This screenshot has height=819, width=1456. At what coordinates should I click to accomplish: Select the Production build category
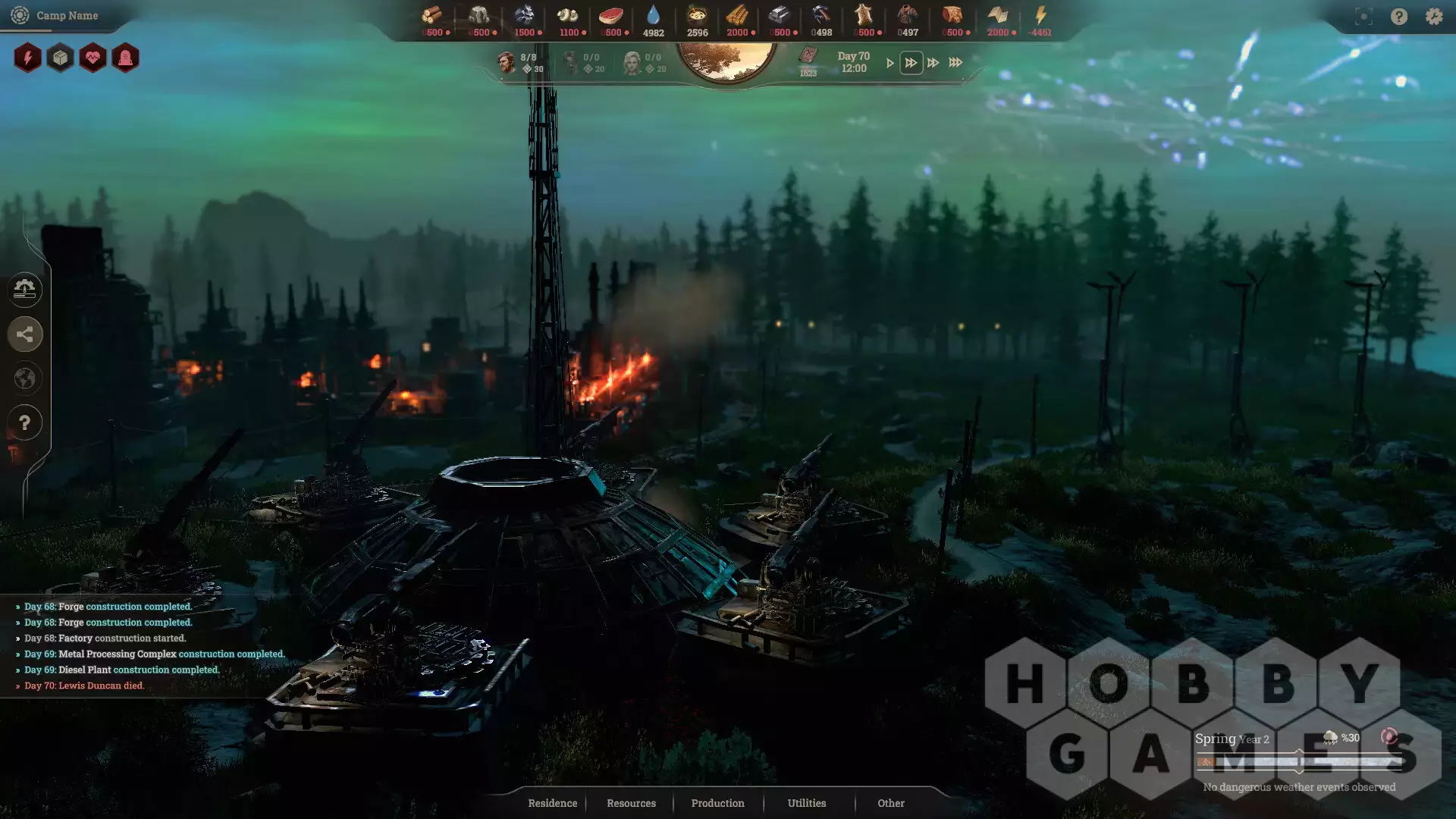coord(717,803)
